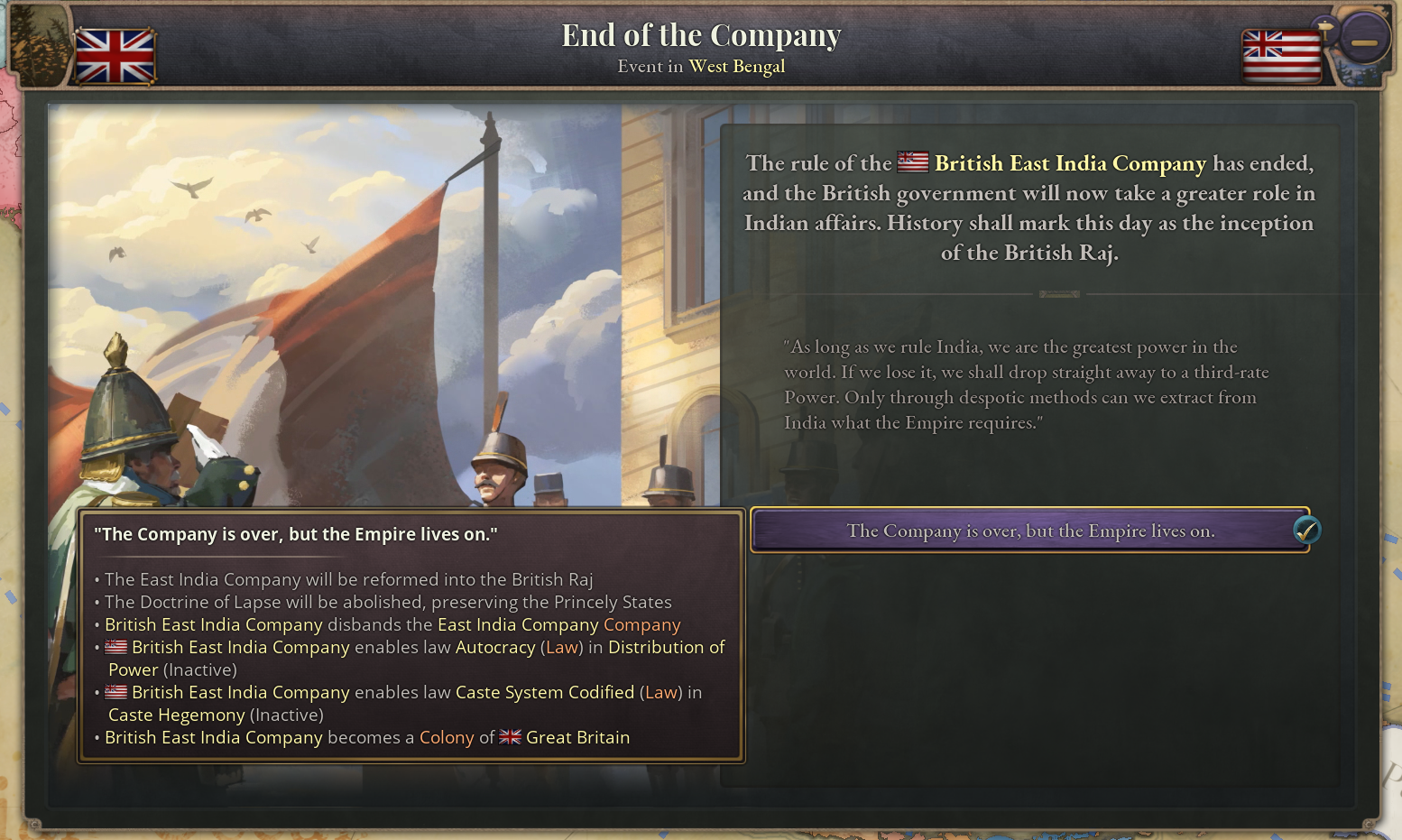Click the Company flag within the event description
The height and width of the screenshot is (840, 1402).
pyautogui.click(x=912, y=162)
